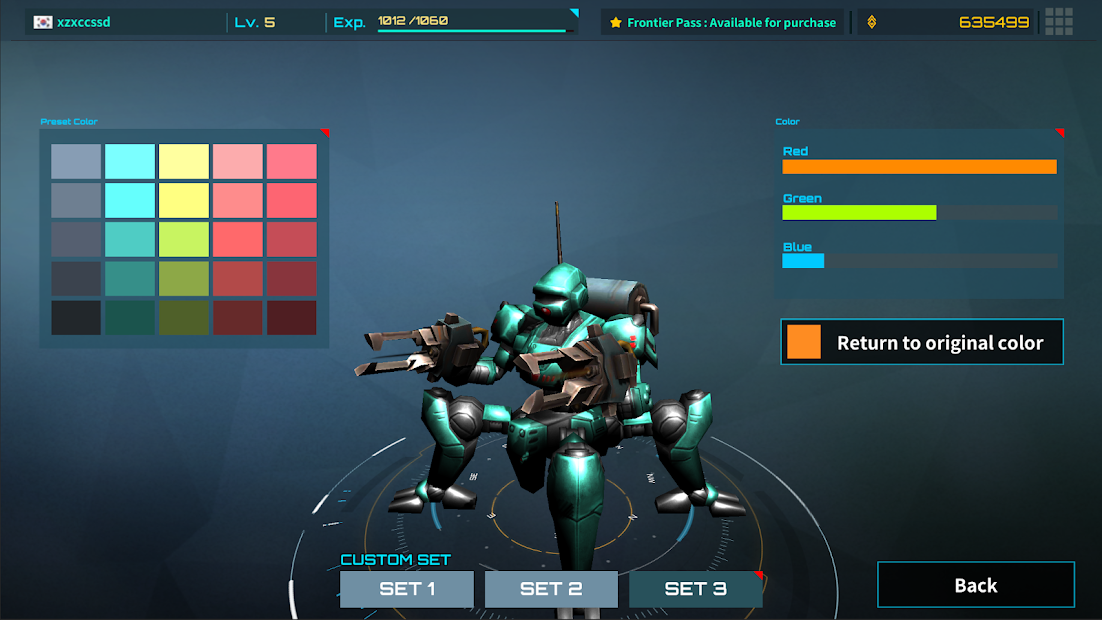Open the grid menu icon
This screenshot has height=620, width=1102.
click(1058, 21)
